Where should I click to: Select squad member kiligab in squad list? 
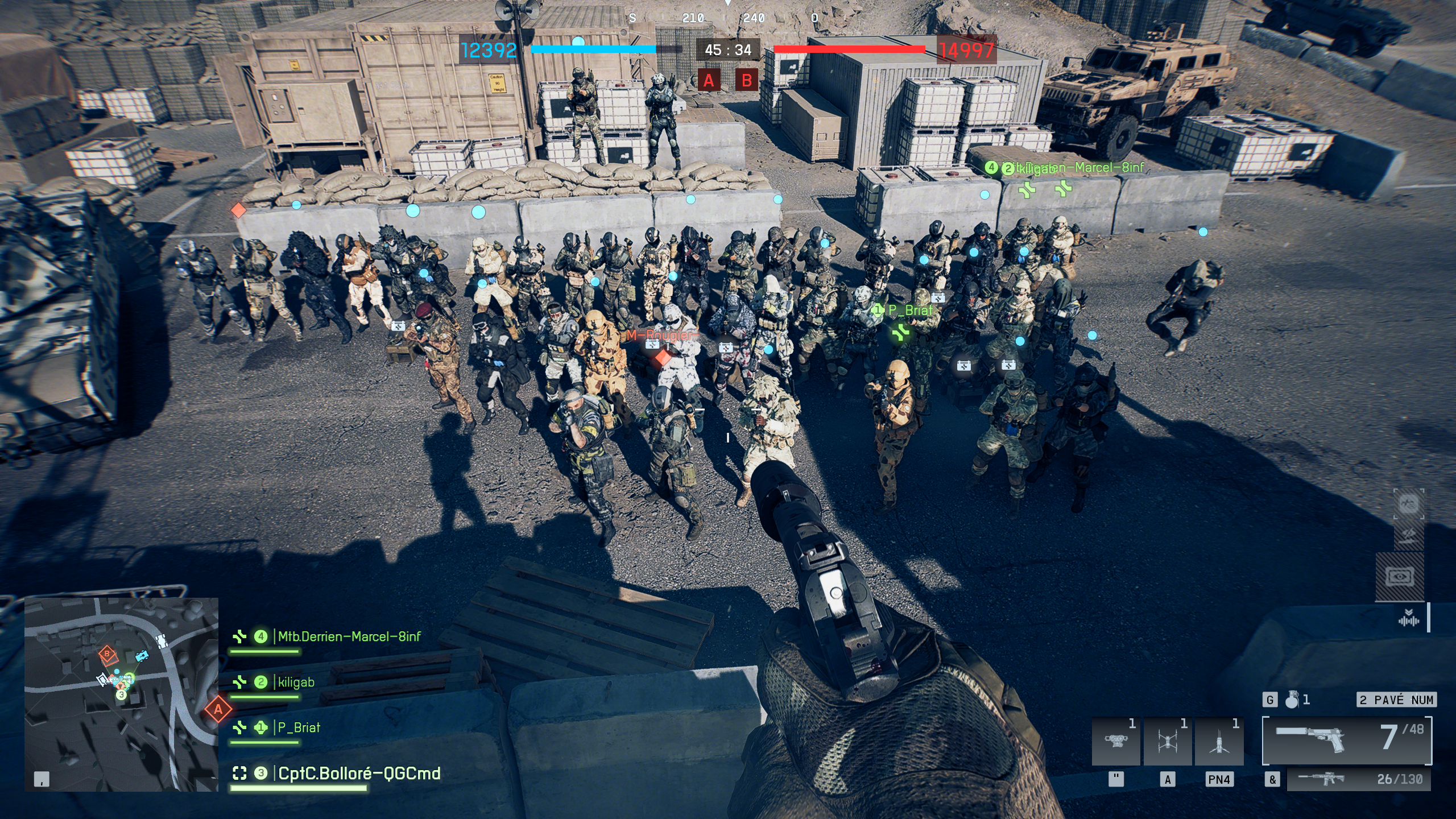coord(295,682)
